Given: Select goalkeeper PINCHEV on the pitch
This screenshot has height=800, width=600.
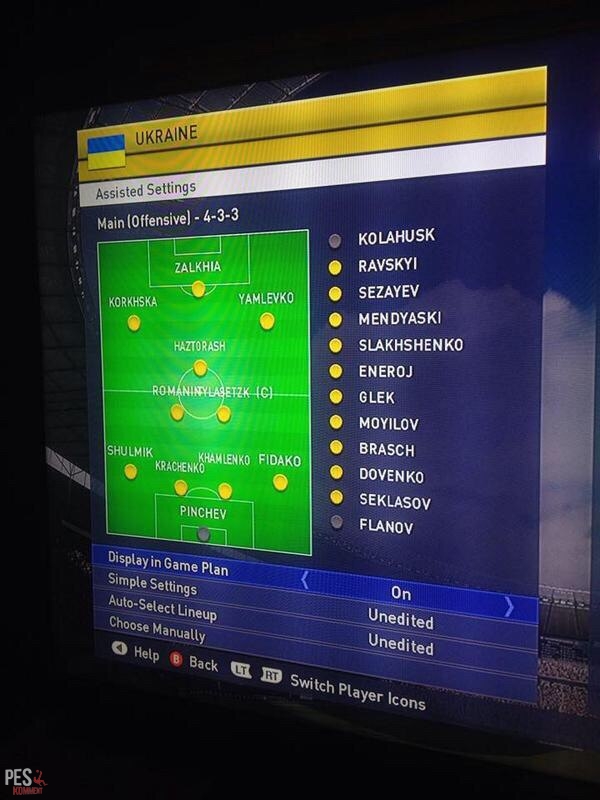Looking at the screenshot, I should coord(204,534).
